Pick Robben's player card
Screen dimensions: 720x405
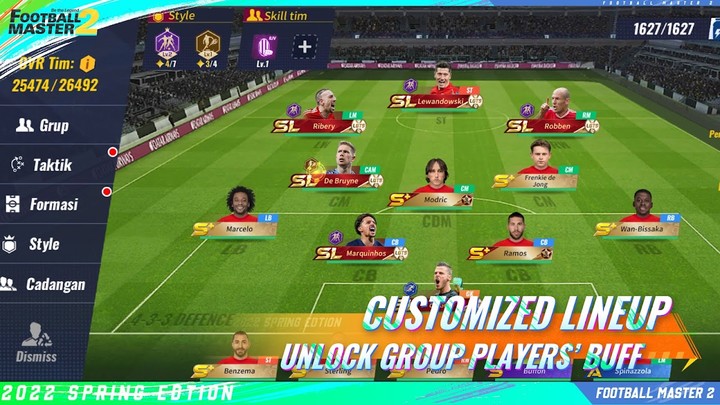[x=556, y=112]
